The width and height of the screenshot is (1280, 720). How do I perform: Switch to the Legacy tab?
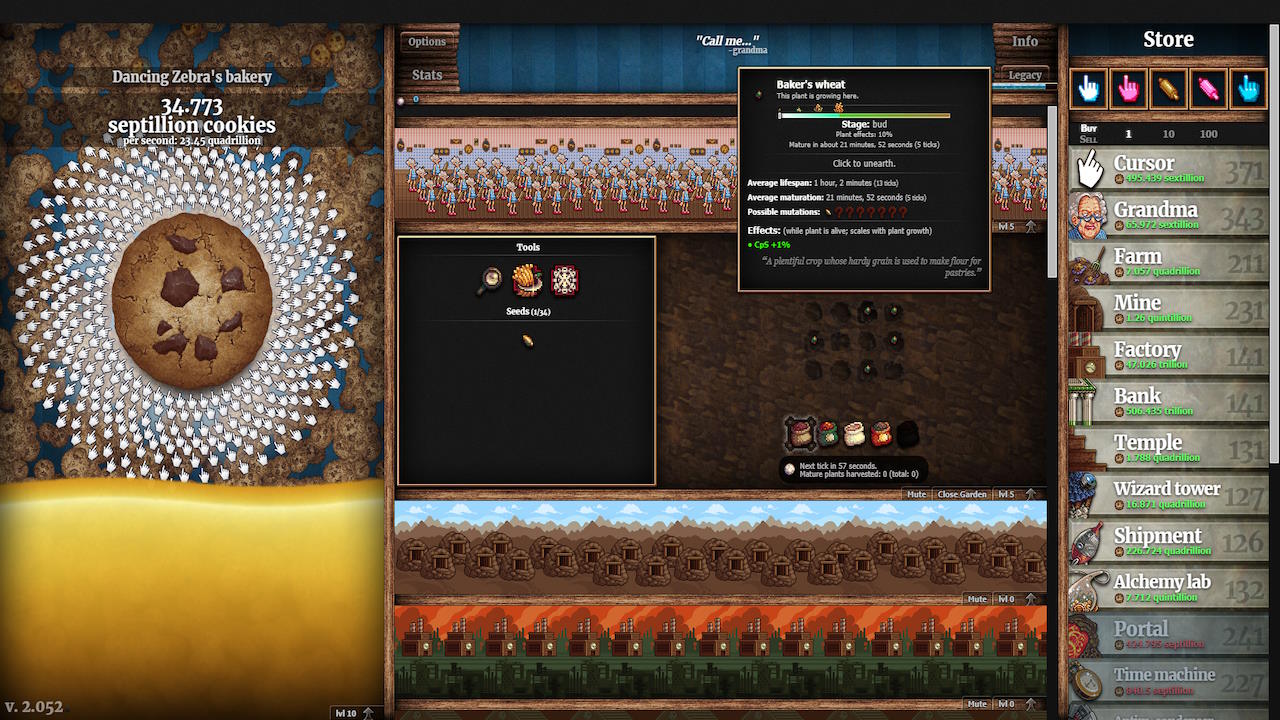(x=1023, y=74)
